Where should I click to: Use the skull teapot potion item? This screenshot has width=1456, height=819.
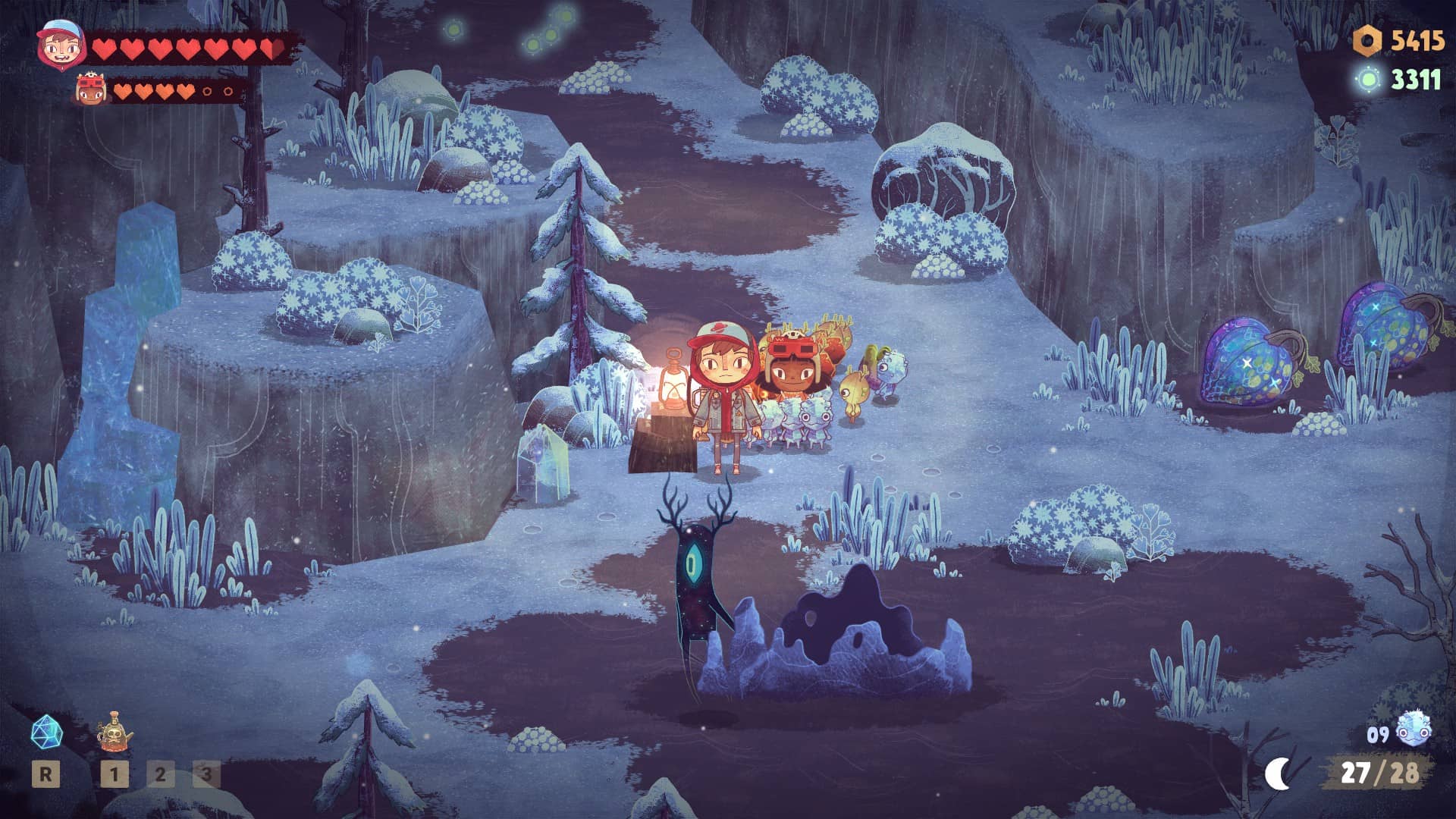(115, 733)
